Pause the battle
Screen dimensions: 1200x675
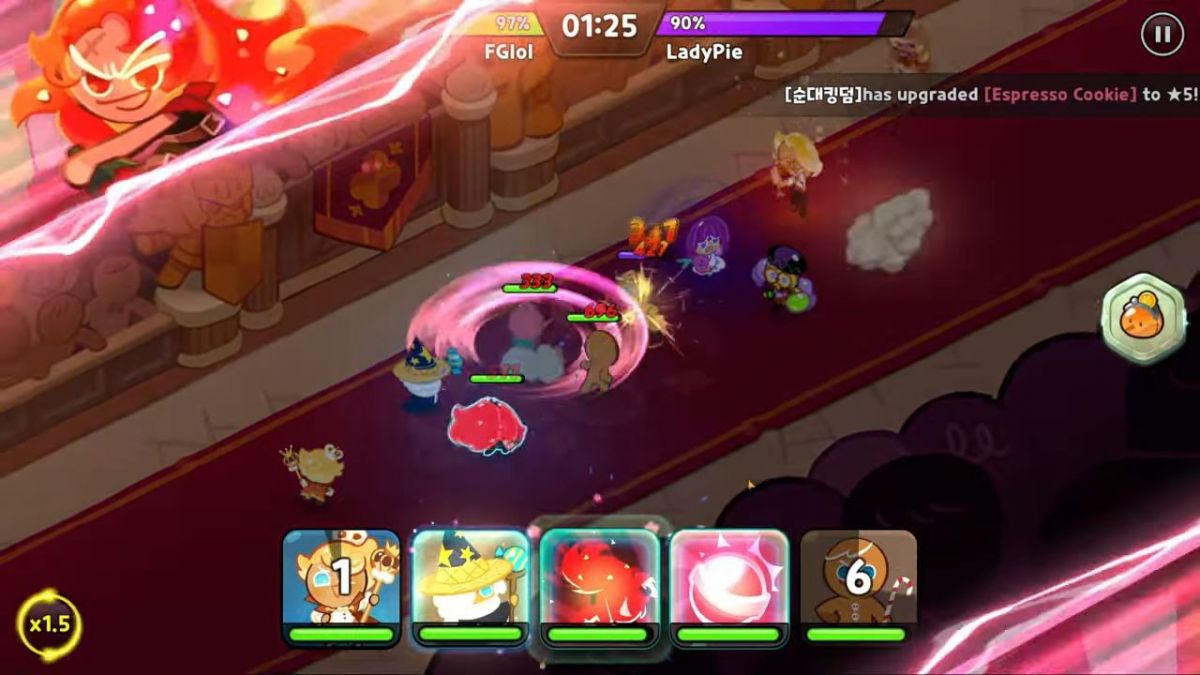coord(1162,35)
